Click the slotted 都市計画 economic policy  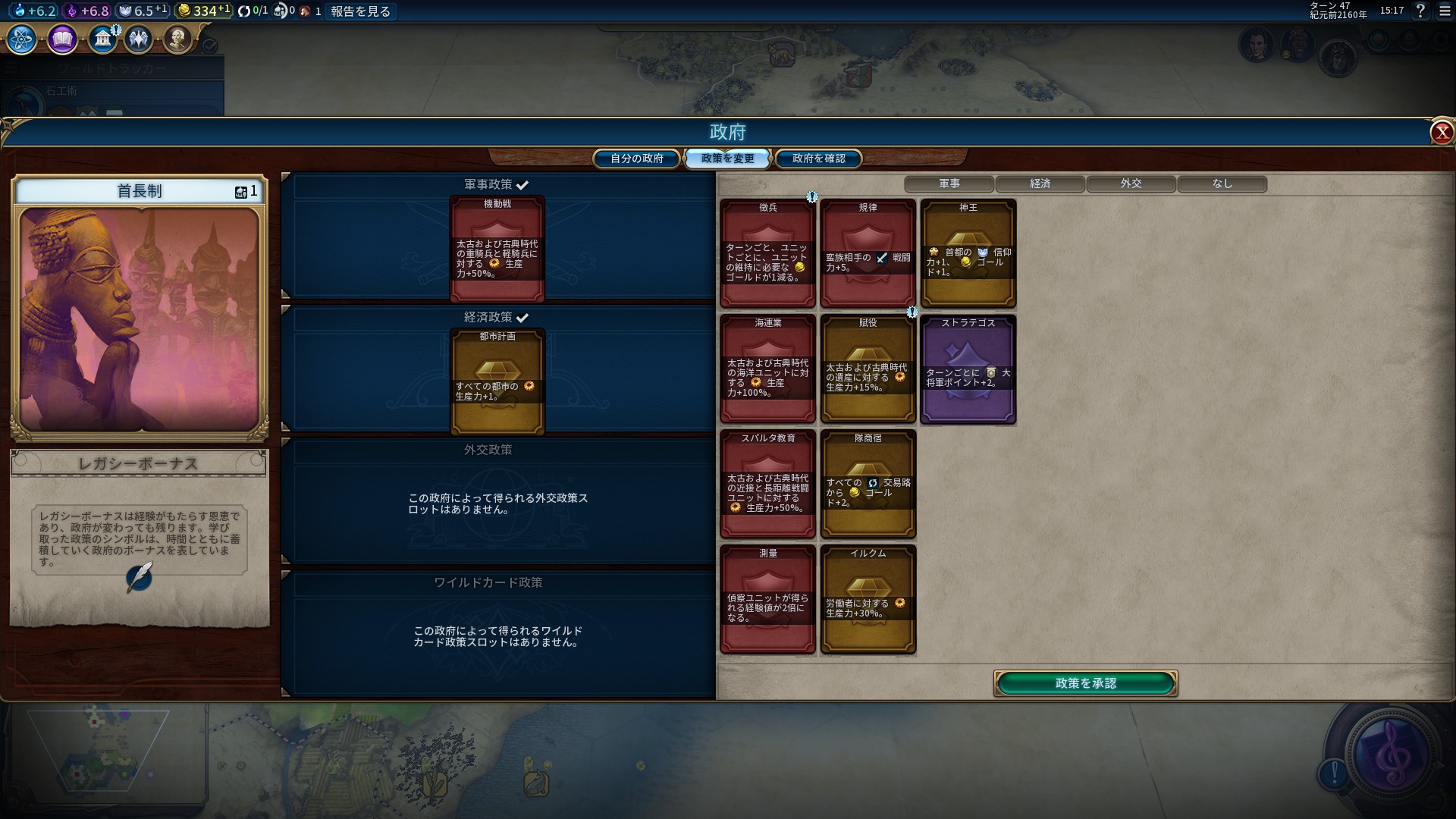tap(497, 381)
